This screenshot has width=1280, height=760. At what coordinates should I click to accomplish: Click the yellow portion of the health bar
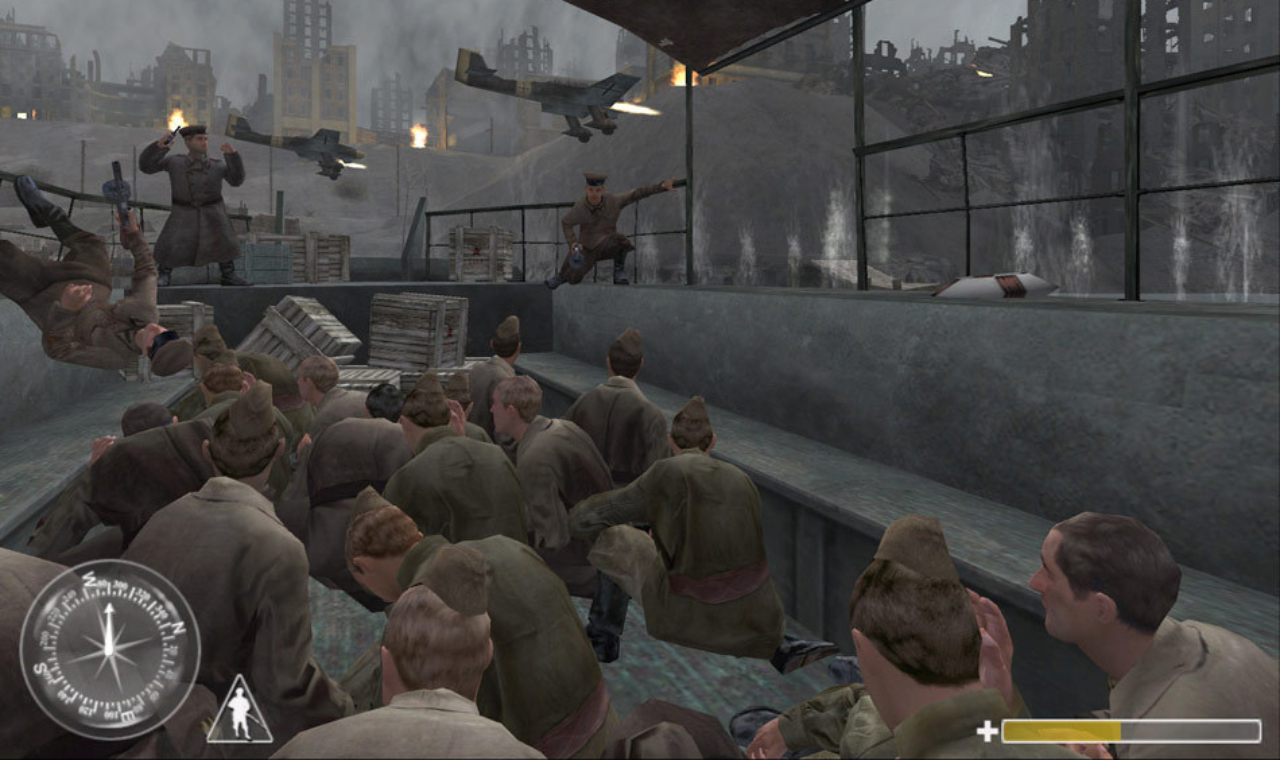tap(1060, 729)
